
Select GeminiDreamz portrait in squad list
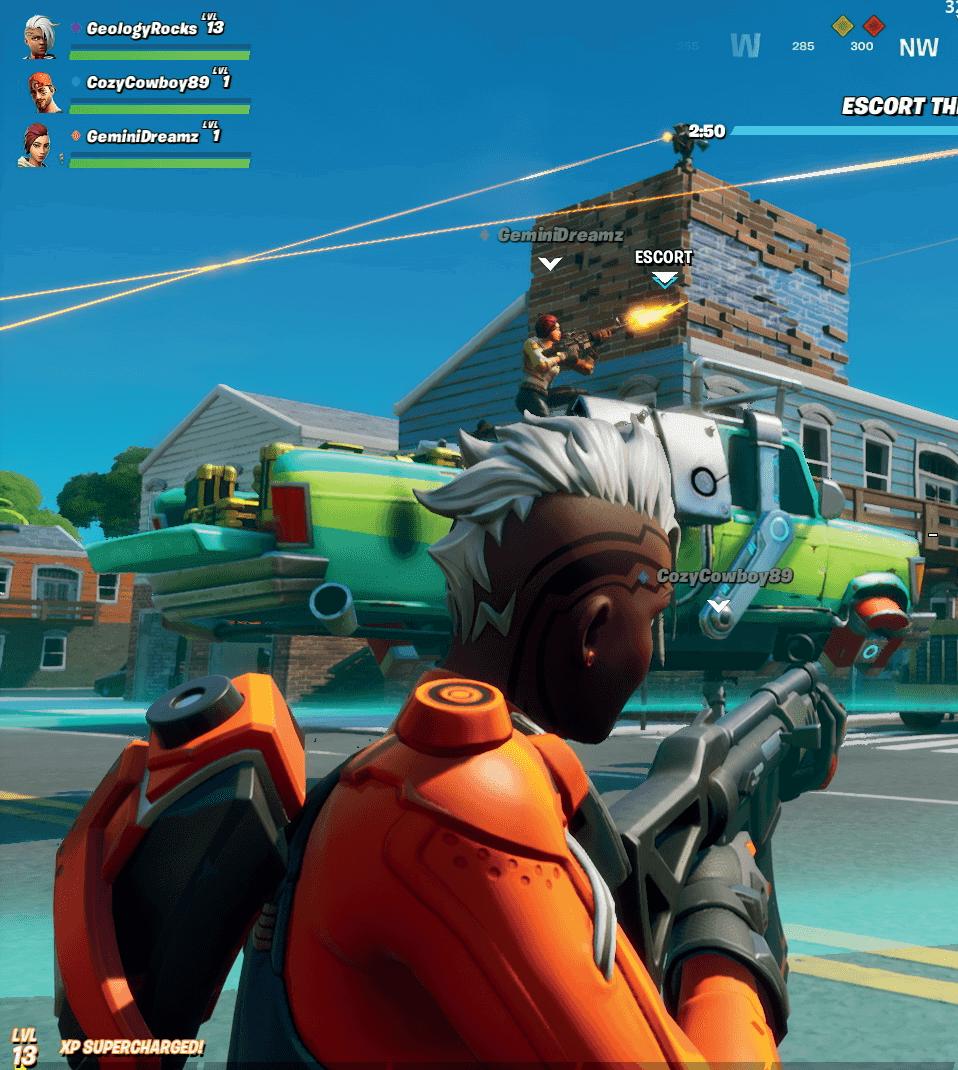point(37,144)
